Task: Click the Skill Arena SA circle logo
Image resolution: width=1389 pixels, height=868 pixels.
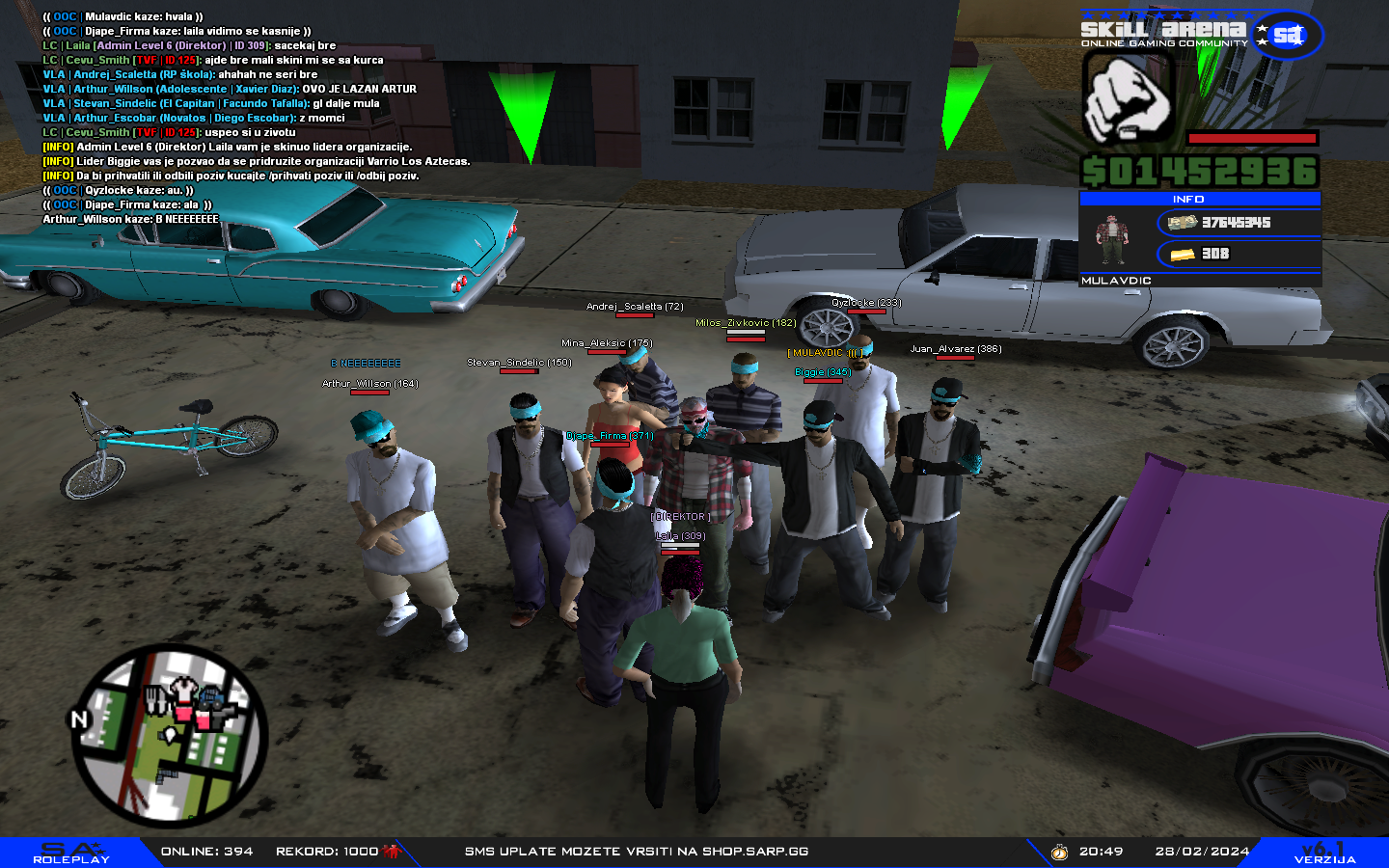Action: click(x=1287, y=34)
